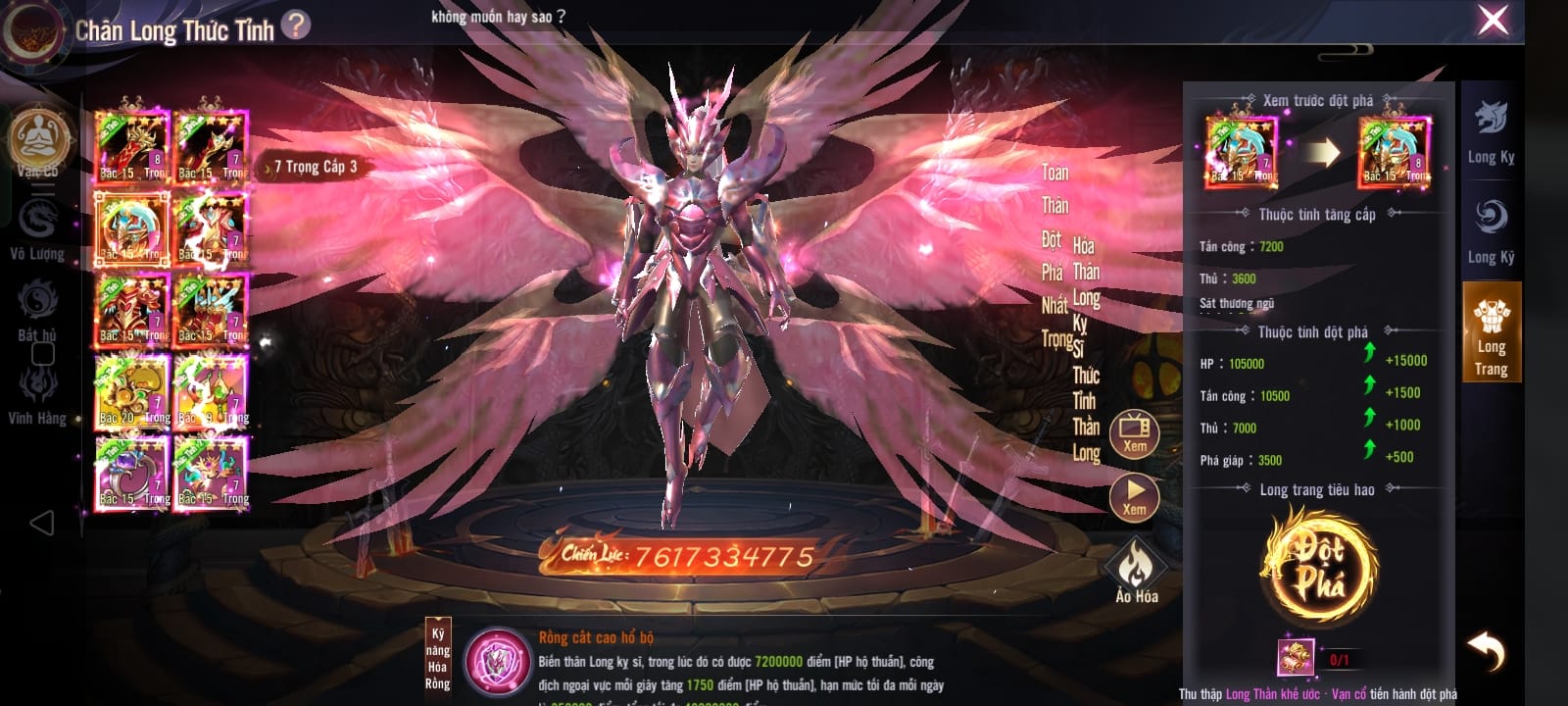
Task: Open the Ảo Hóa flame button
Action: [1136, 572]
